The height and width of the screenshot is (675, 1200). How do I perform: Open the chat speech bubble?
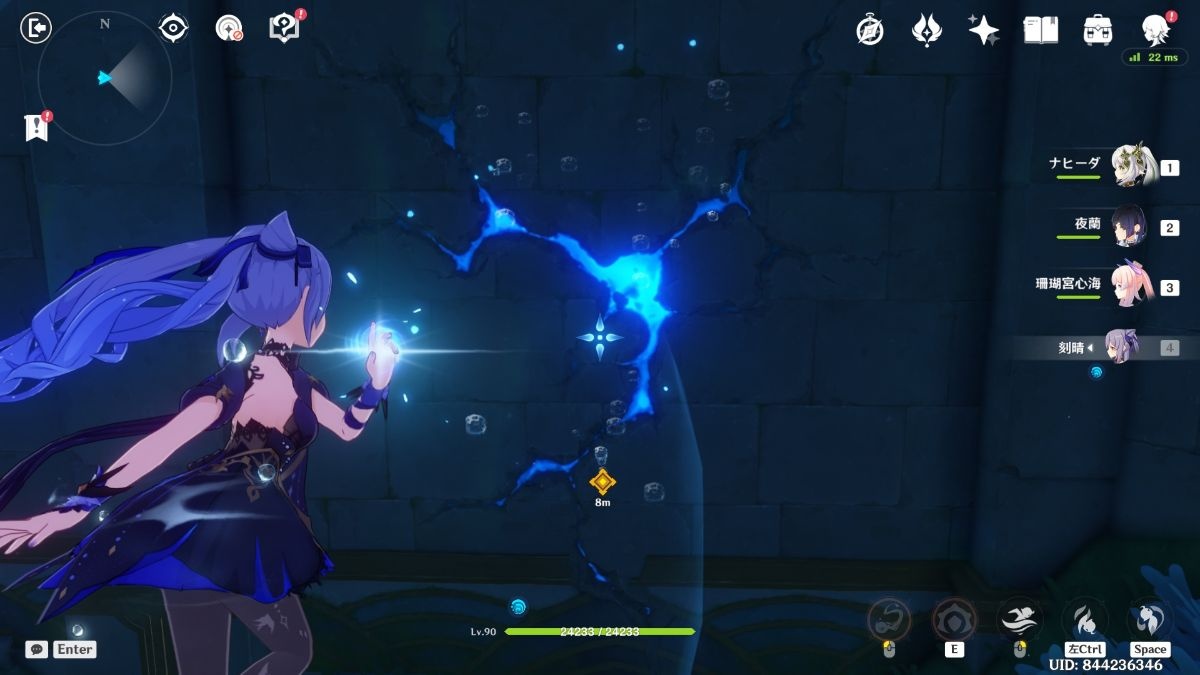click(37, 649)
